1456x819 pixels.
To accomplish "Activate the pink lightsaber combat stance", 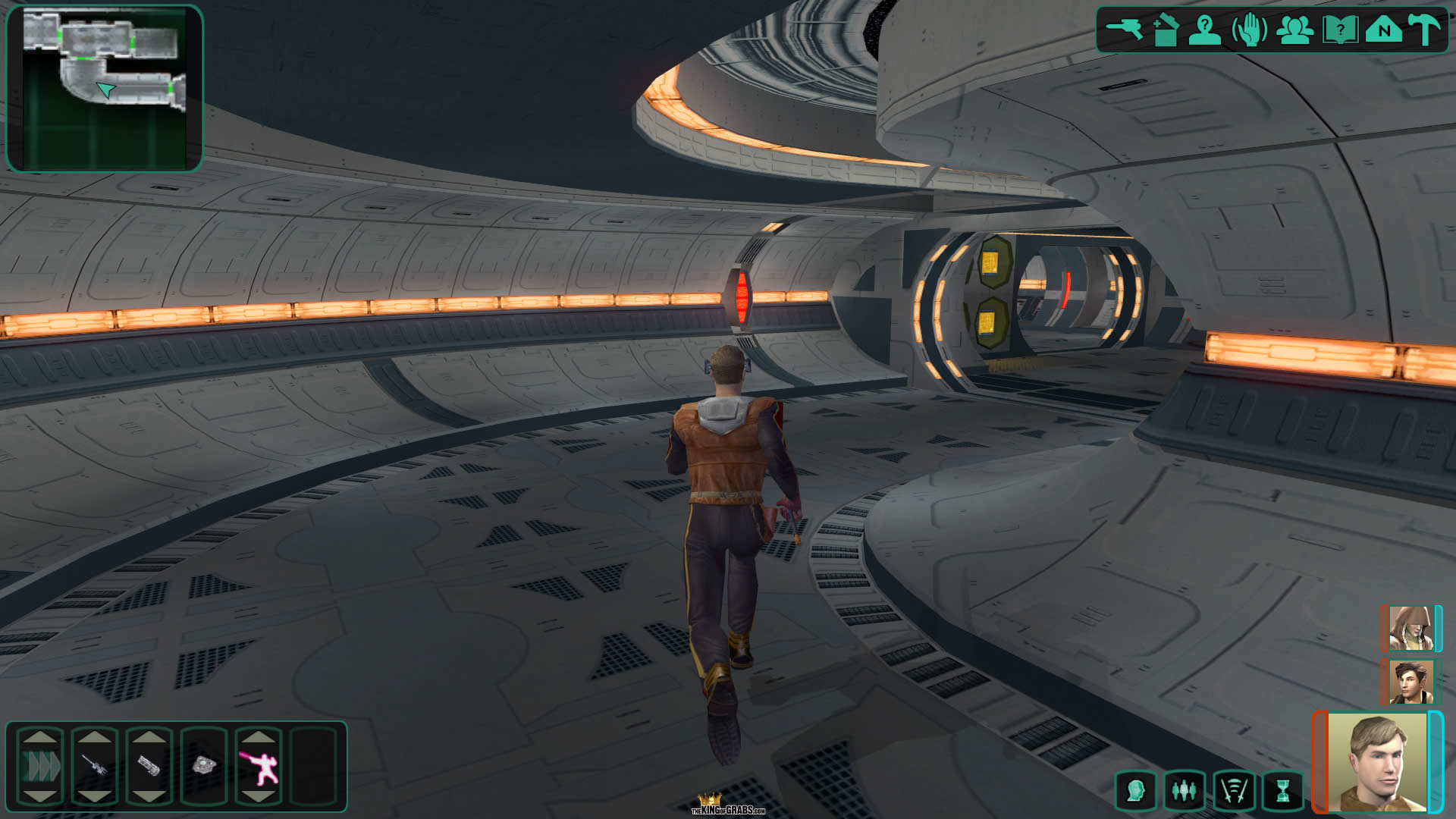I will (x=259, y=767).
